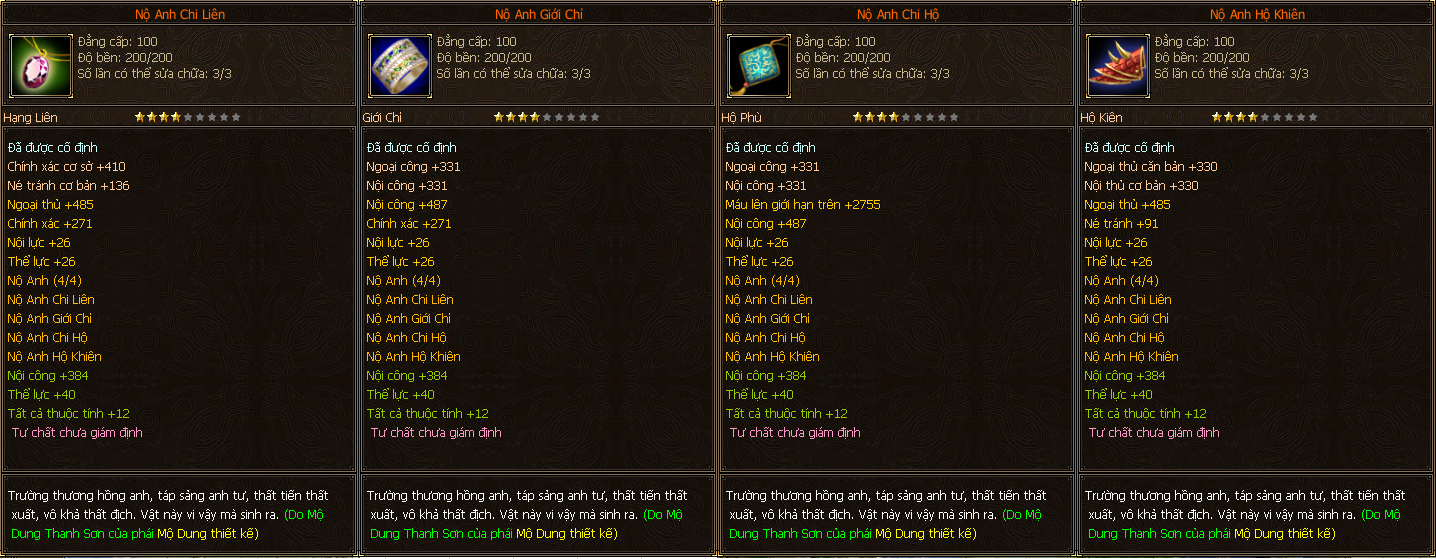Select the red Nộ Anh Hộ Khiên bracer icon
Image resolution: width=1436 pixels, height=559 pixels.
(1116, 65)
